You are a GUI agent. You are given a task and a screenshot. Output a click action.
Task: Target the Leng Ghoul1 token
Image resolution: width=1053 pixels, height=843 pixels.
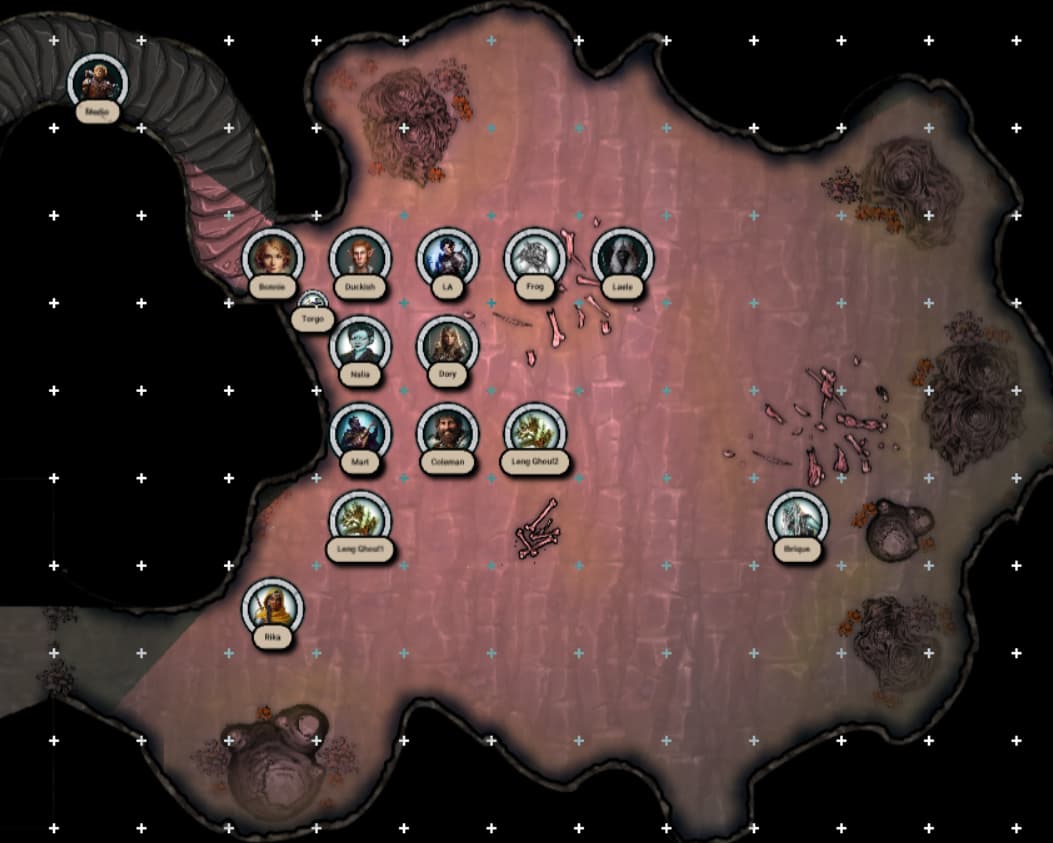[x=360, y=520]
